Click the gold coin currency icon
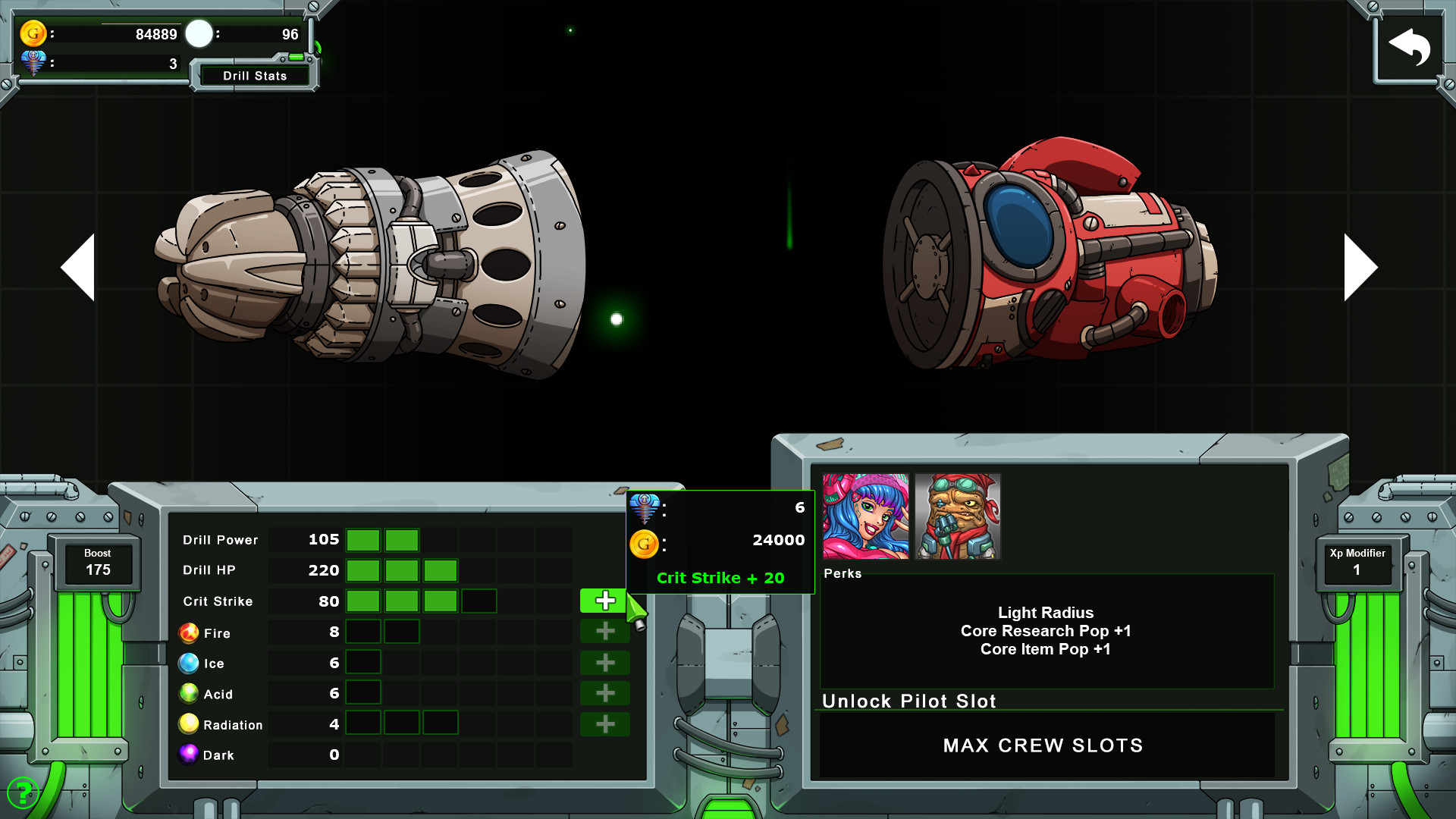The width and height of the screenshot is (1456, 819). [32, 33]
